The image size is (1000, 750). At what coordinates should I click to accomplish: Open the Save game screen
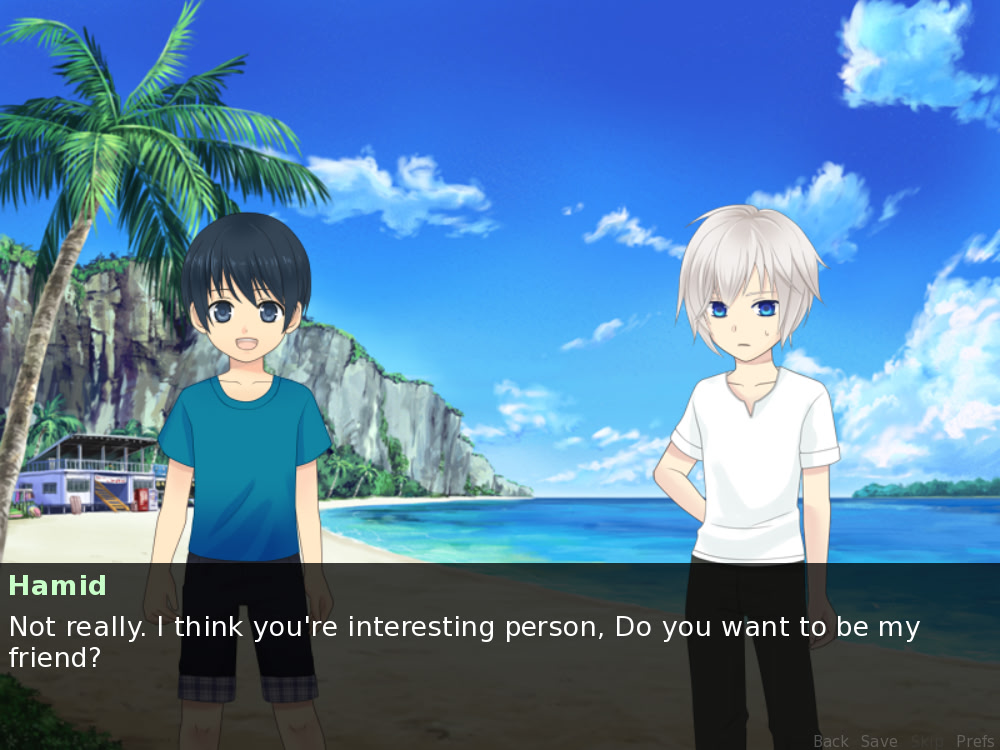(x=879, y=741)
